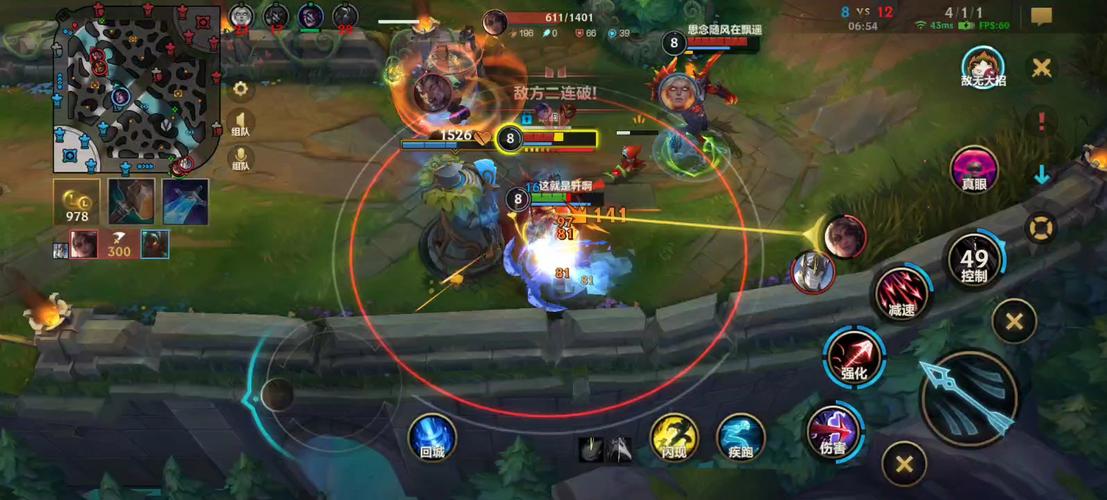This screenshot has height=500, width=1107.
Task: Tap the 组队 team button
Action: (240, 123)
